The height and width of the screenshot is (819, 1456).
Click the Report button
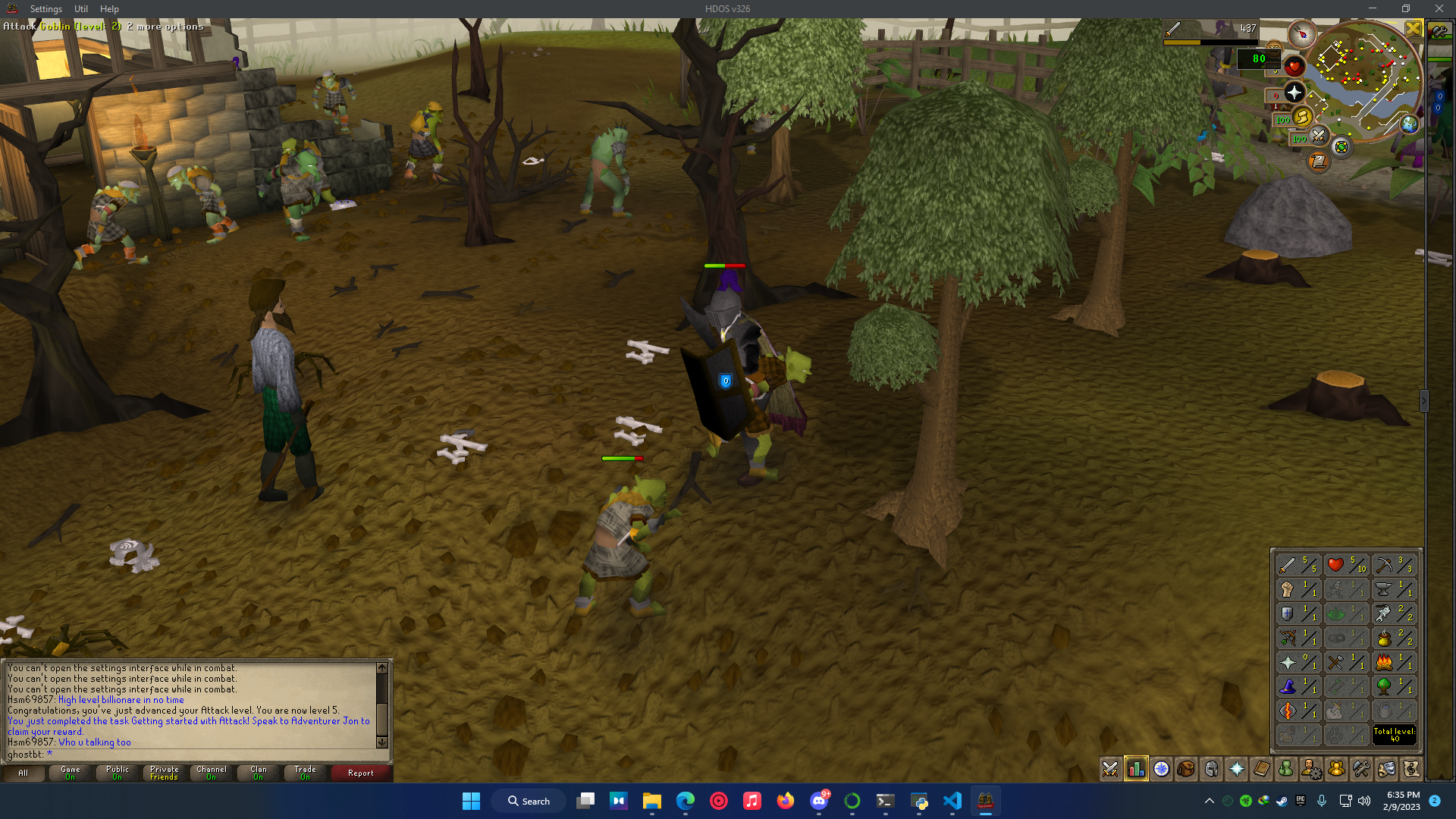click(x=360, y=773)
